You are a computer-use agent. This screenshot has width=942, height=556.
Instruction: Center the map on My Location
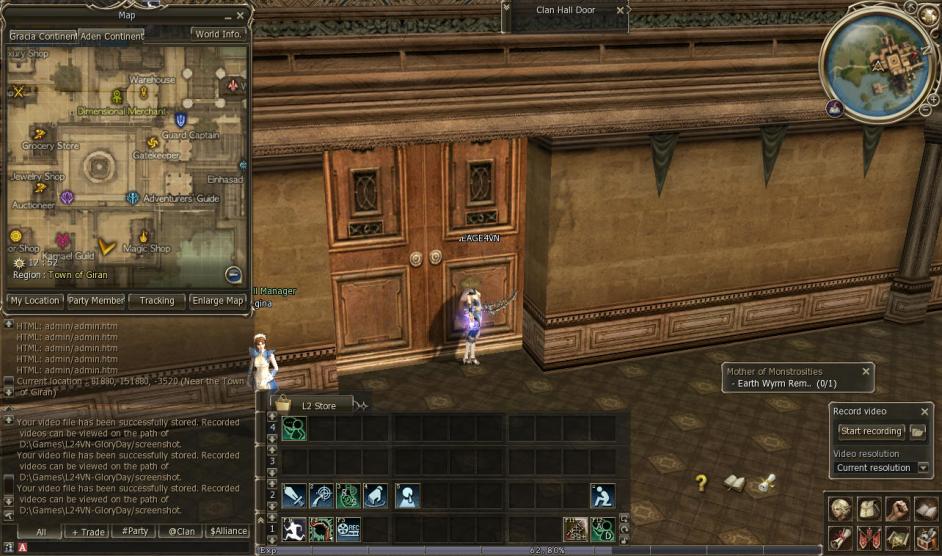pyautogui.click(x=35, y=300)
